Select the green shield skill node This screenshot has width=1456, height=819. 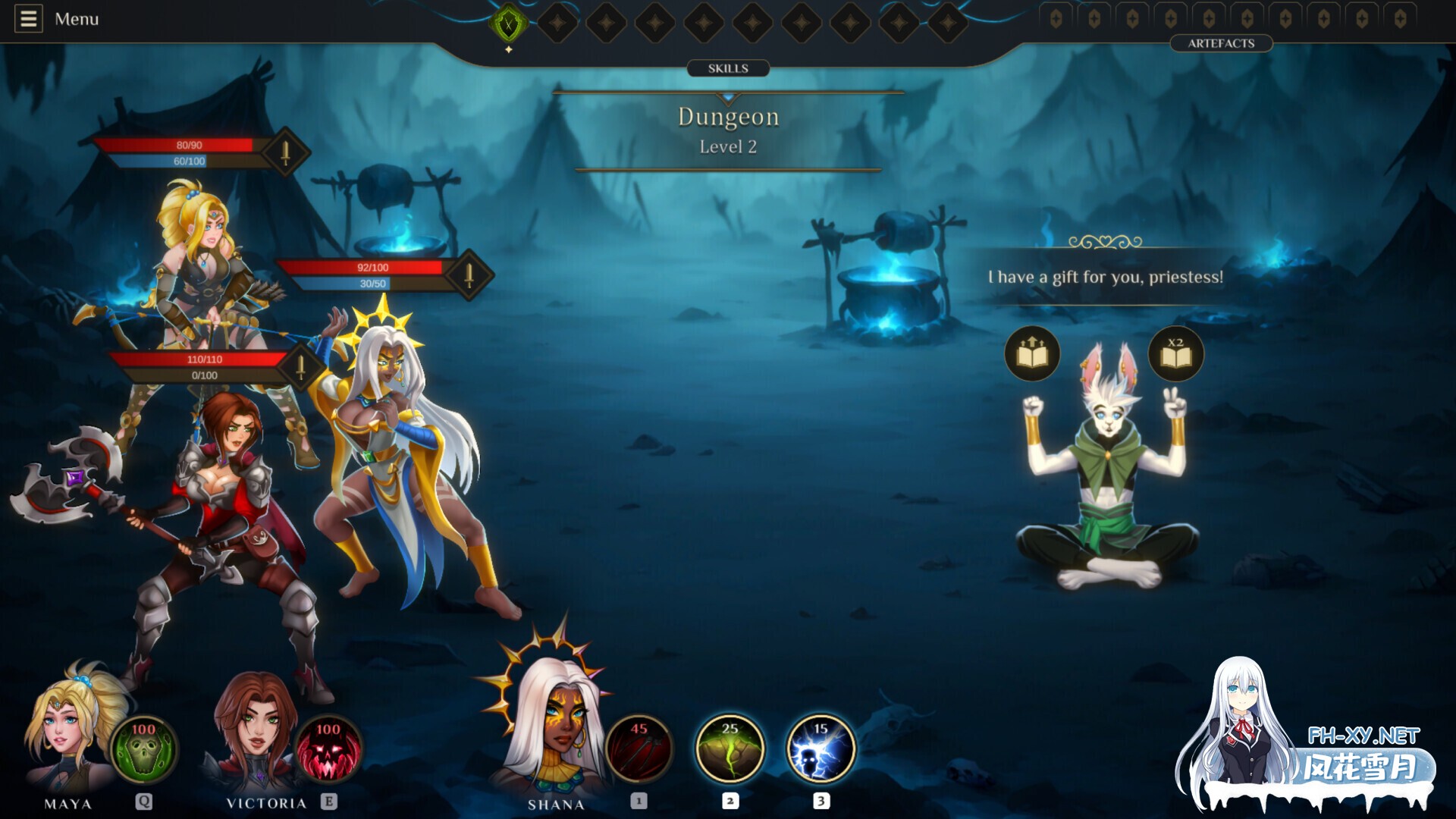(508, 24)
